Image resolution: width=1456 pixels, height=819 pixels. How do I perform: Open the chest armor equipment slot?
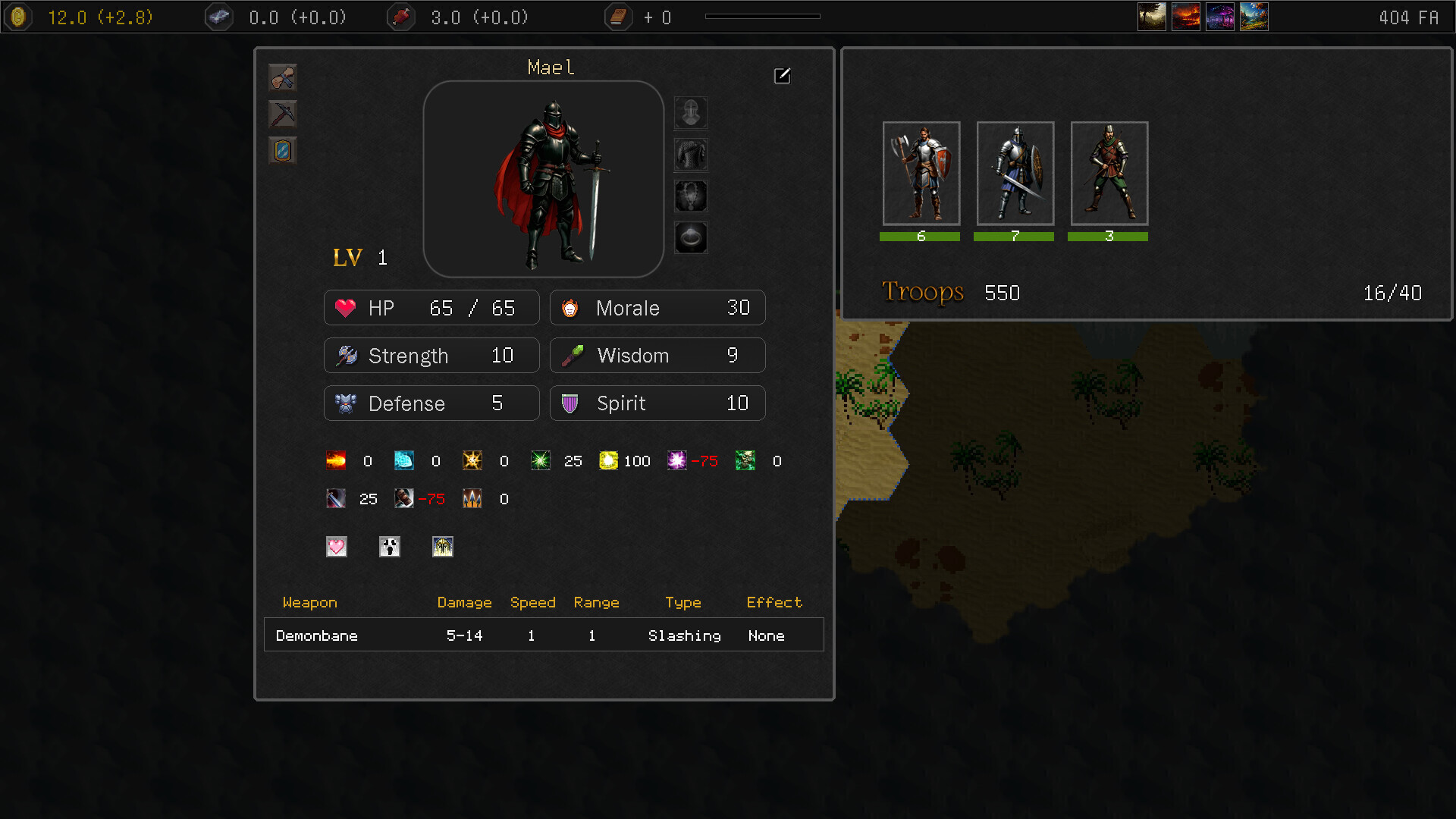[691, 154]
